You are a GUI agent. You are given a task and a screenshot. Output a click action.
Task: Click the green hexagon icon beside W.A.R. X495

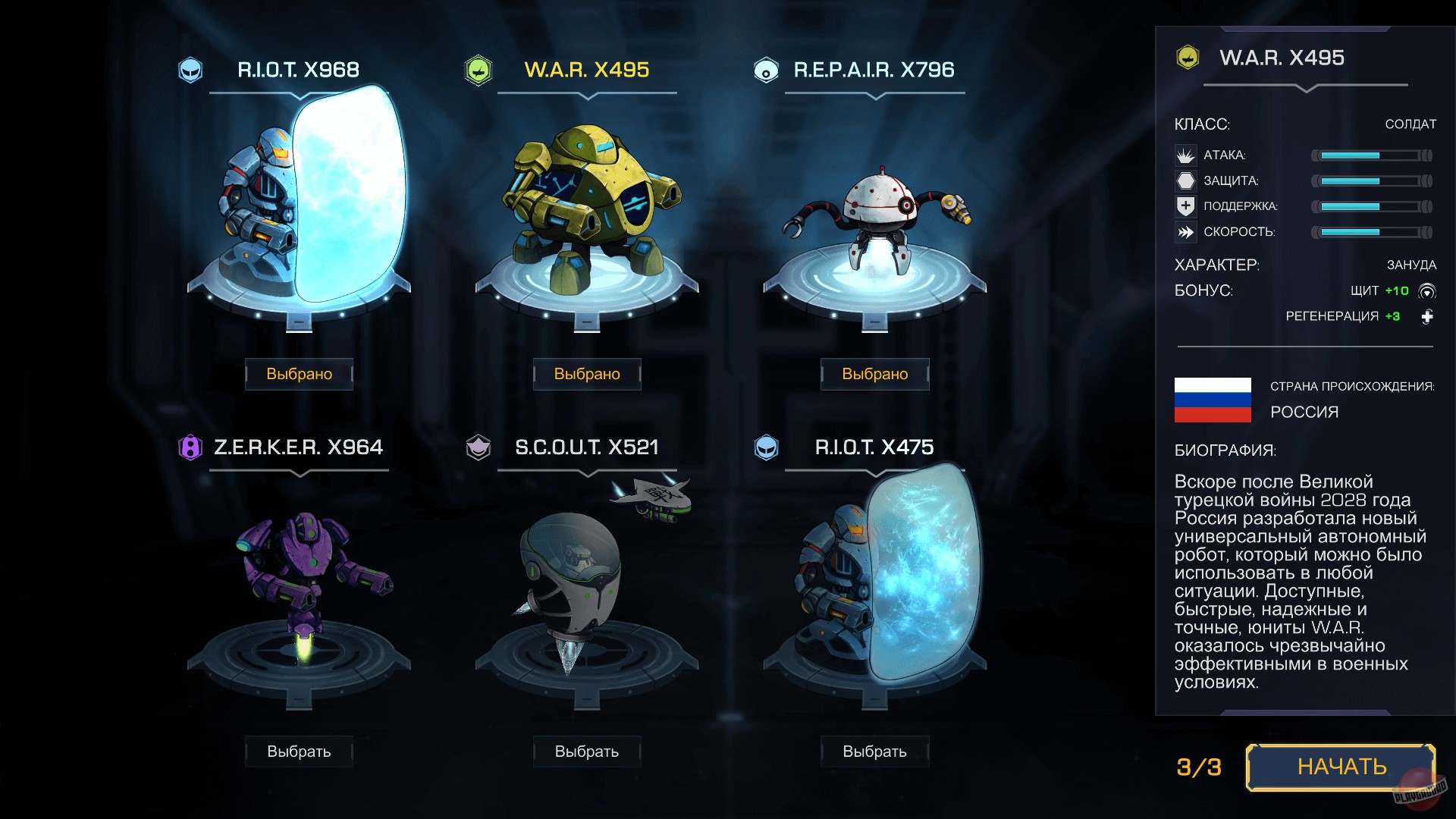[x=479, y=70]
